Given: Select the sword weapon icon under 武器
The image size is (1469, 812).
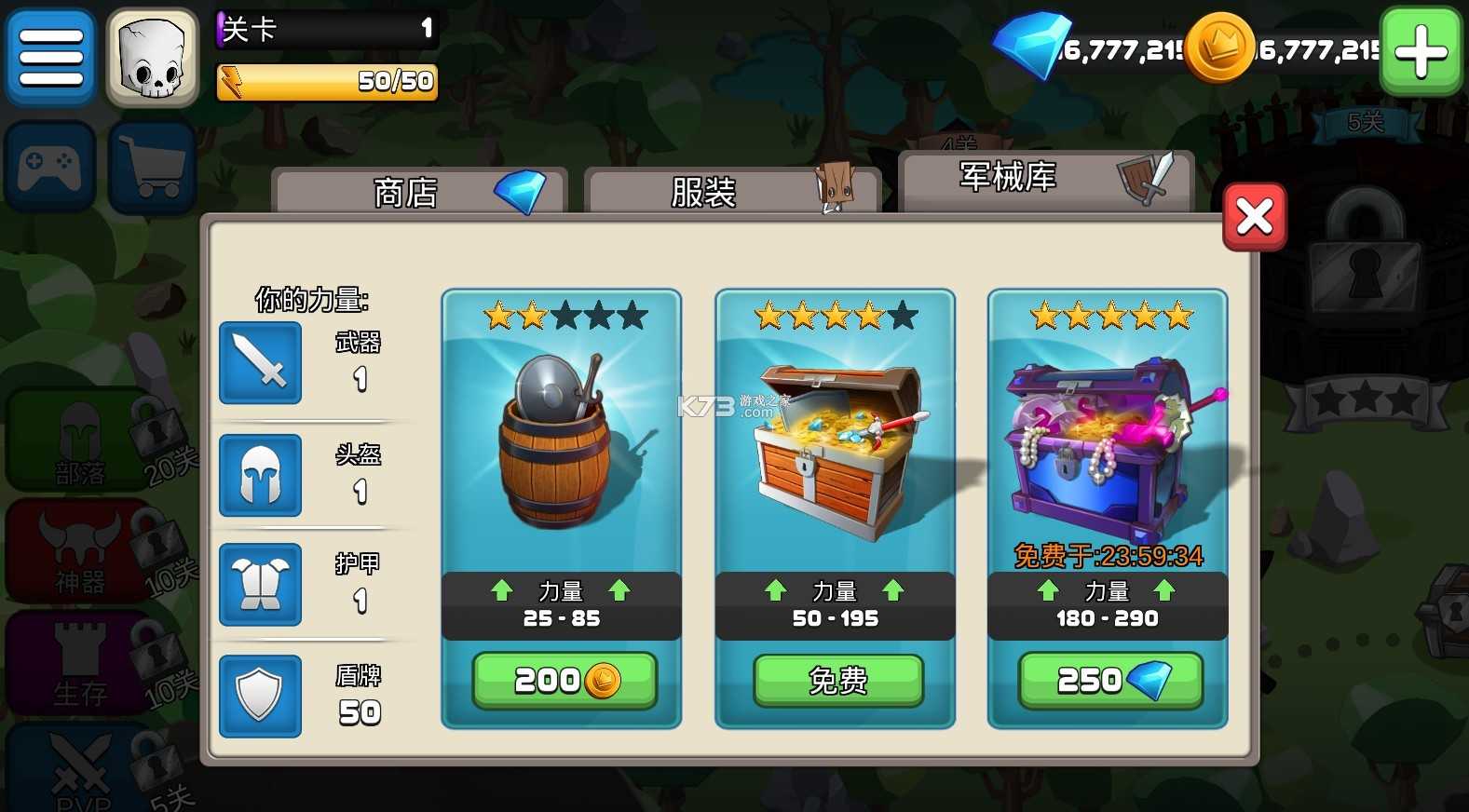Looking at the screenshot, I should [260, 363].
